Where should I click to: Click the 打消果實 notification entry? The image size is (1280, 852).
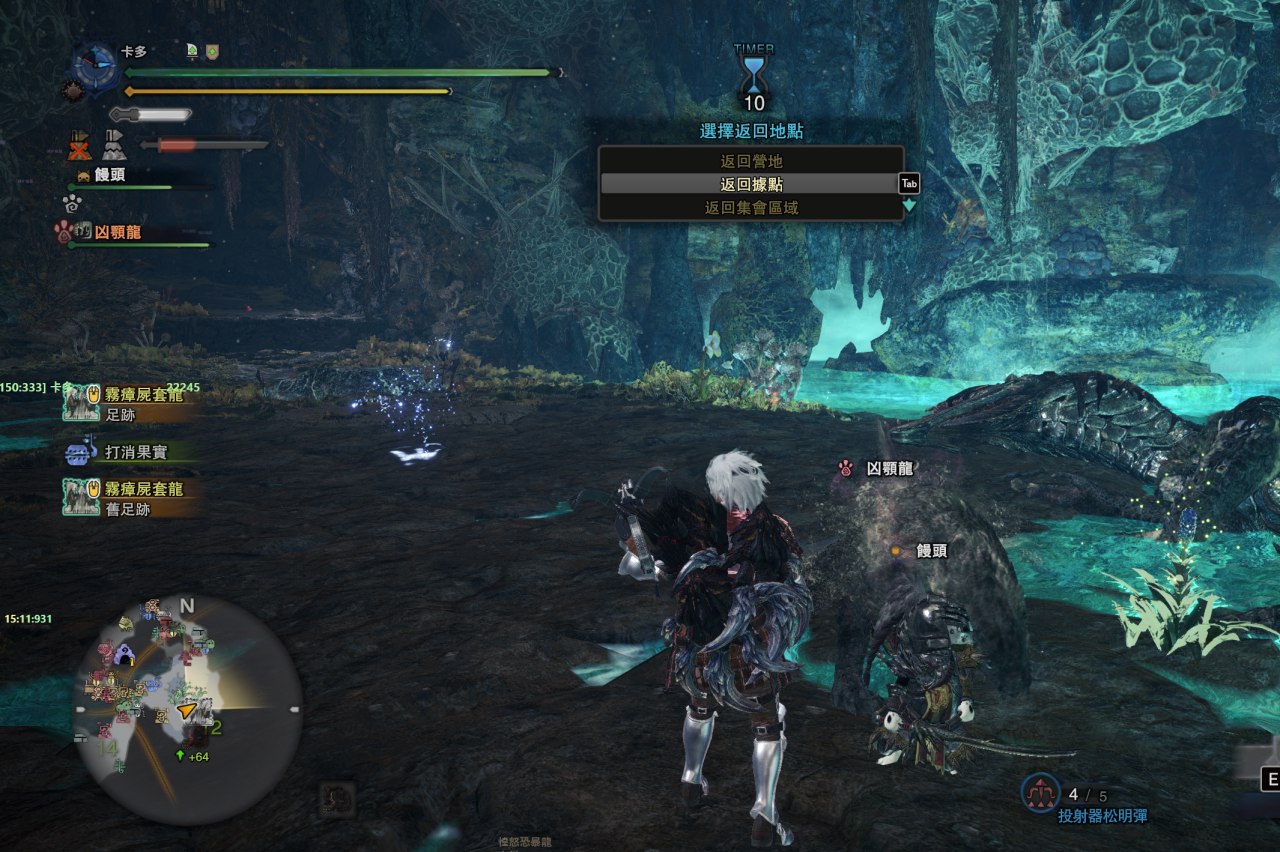(x=130, y=453)
